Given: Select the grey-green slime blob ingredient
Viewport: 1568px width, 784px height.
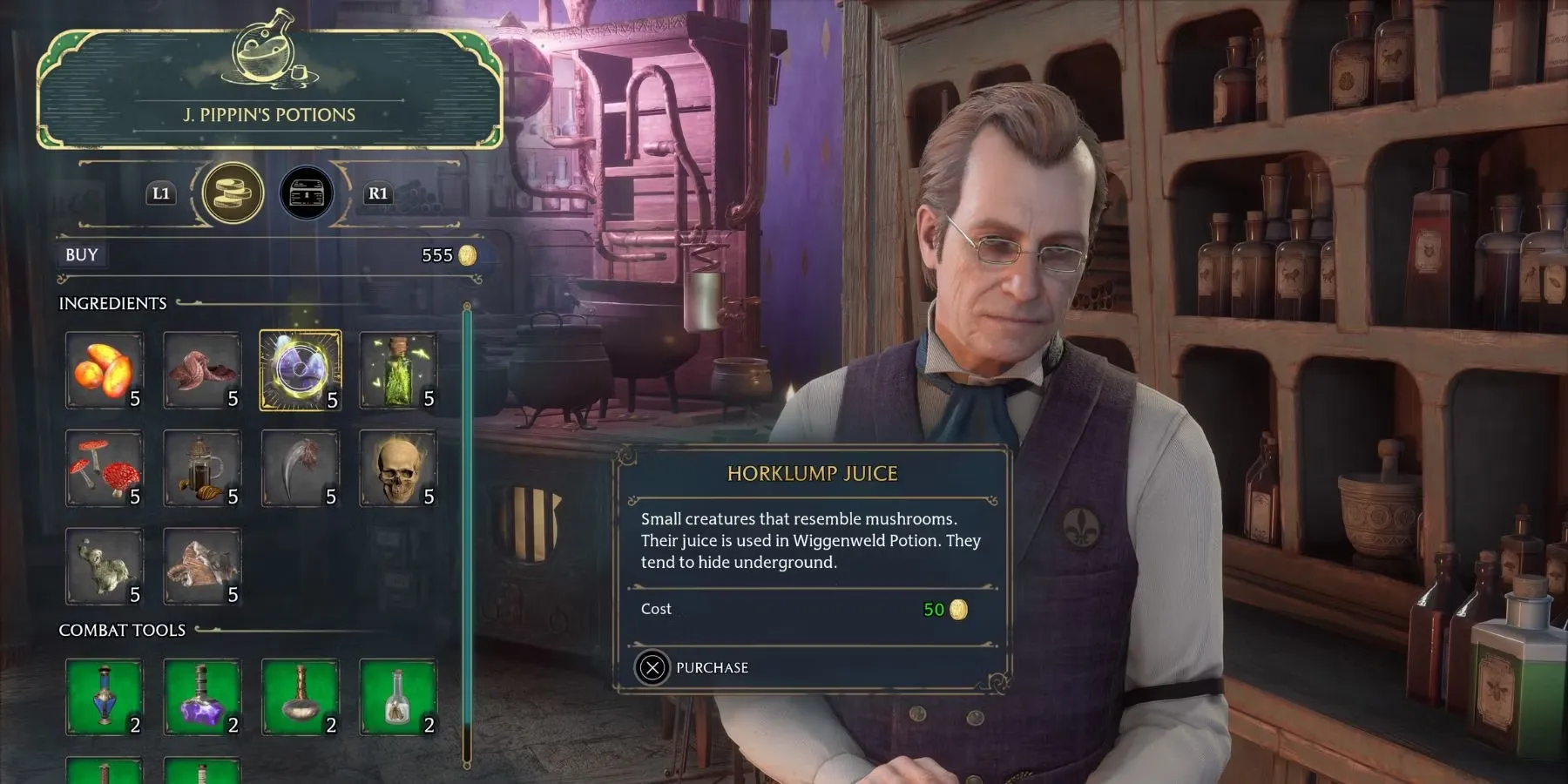Looking at the screenshot, I should (104, 566).
